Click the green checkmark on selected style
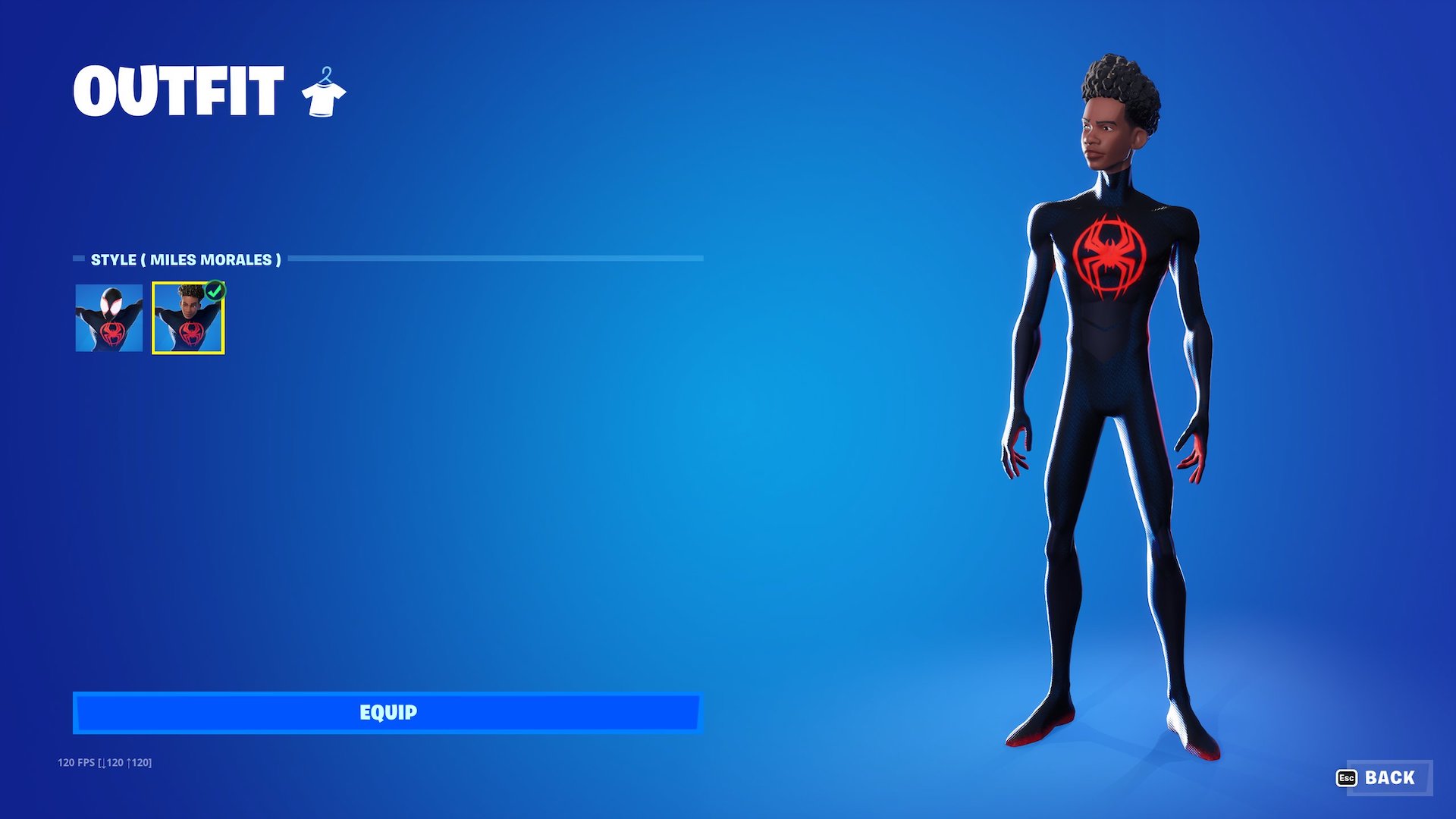The height and width of the screenshot is (819, 1456). [x=215, y=292]
